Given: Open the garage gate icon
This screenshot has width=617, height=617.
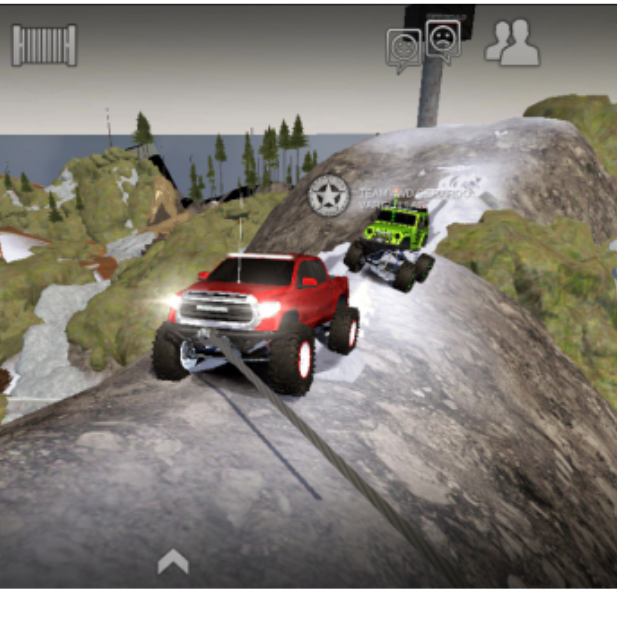Looking at the screenshot, I should tap(44, 45).
